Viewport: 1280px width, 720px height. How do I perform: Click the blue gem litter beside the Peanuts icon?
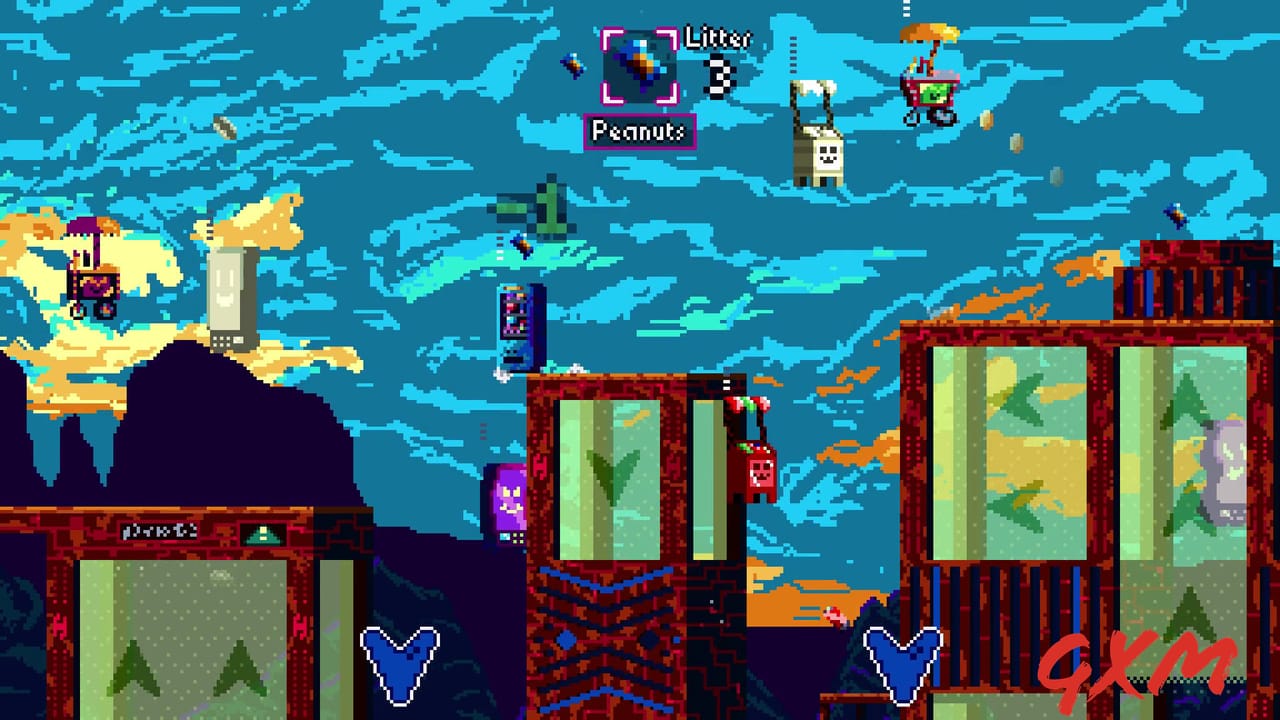click(573, 65)
